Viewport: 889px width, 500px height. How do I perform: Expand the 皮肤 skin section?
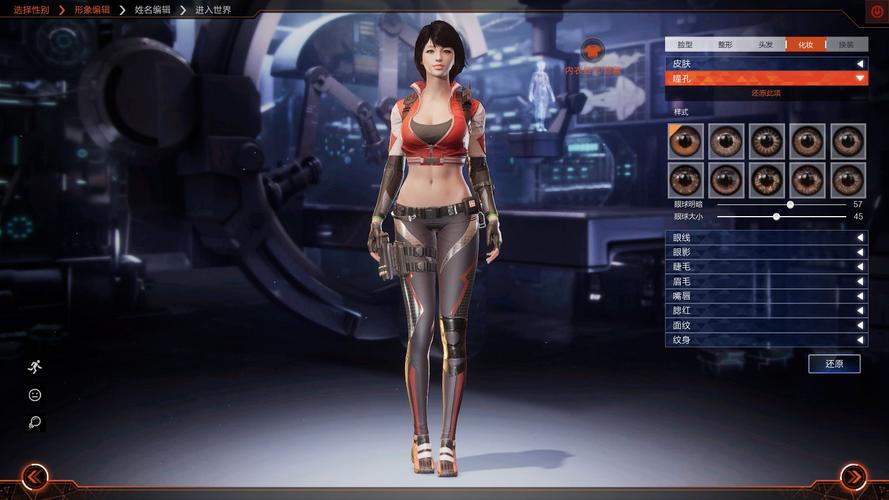(766, 63)
